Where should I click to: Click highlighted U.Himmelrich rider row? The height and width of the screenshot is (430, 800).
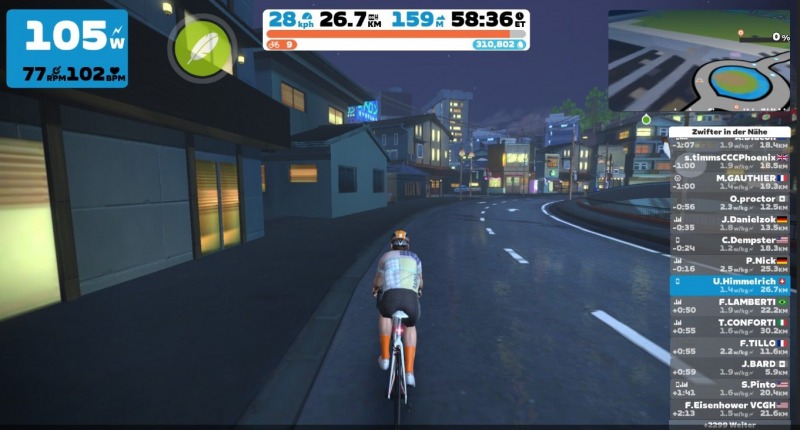pyautogui.click(x=733, y=285)
